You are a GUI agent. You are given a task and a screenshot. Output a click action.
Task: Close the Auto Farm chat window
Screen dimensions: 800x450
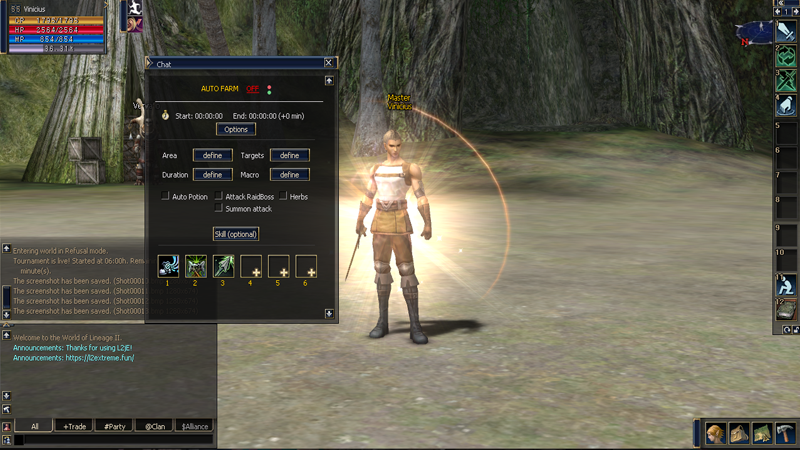(x=328, y=63)
